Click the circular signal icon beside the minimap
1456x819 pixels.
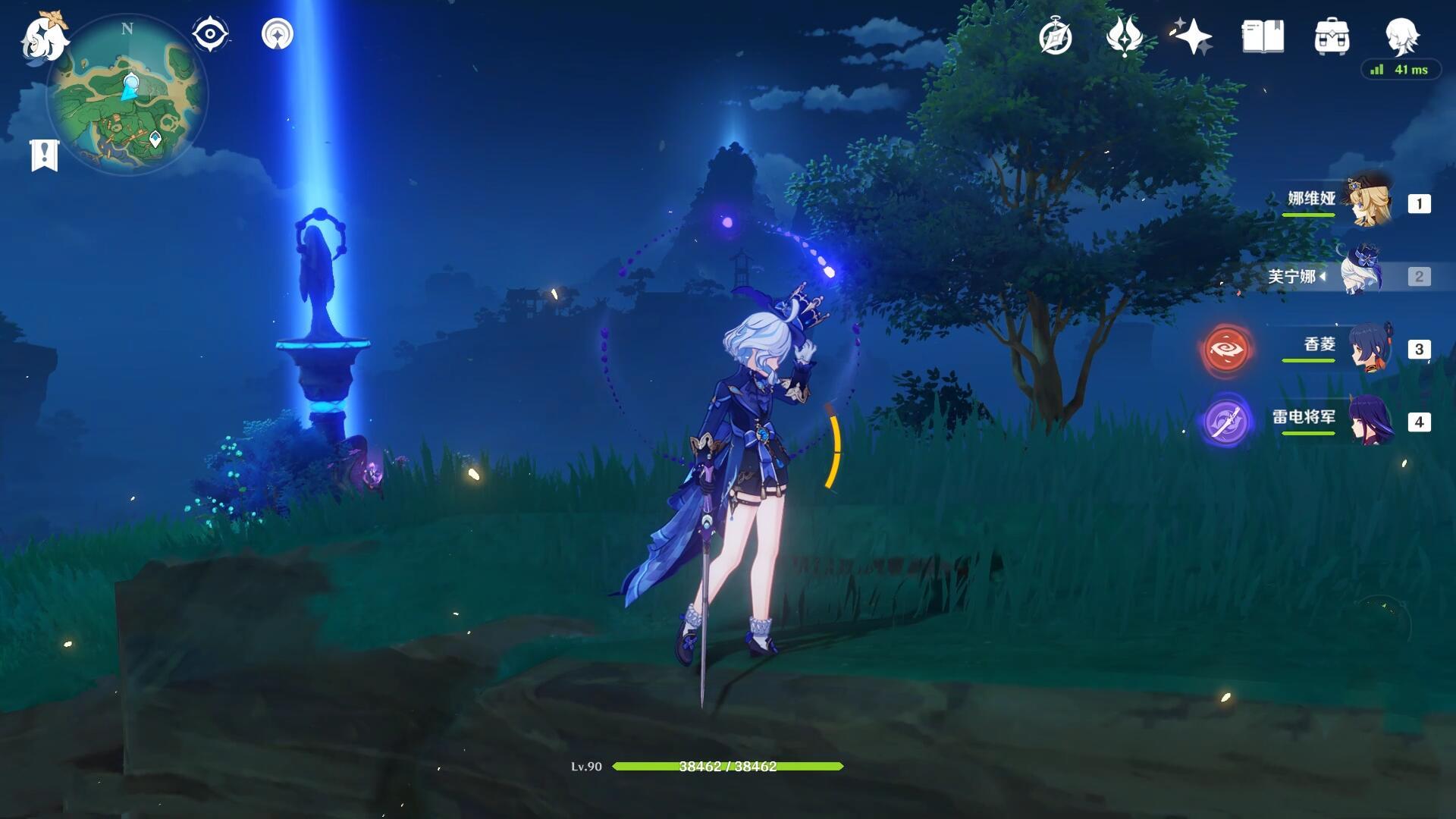[x=277, y=34]
